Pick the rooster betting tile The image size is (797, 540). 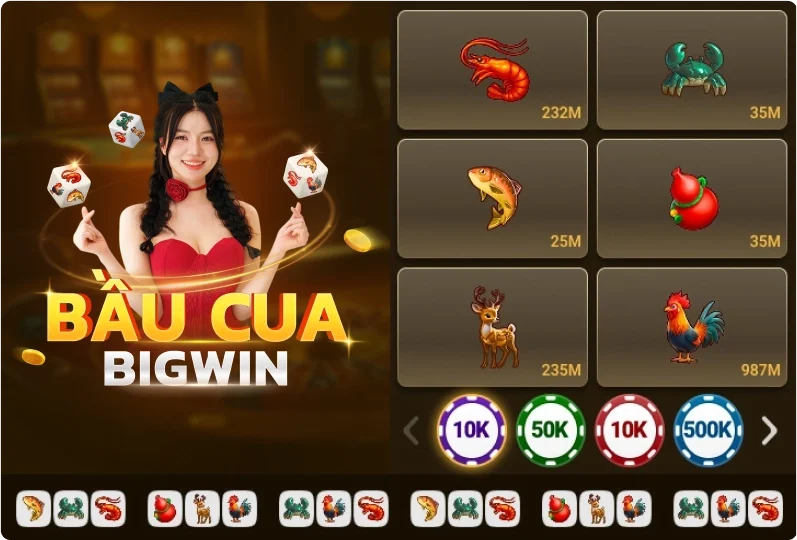pyautogui.click(x=692, y=327)
